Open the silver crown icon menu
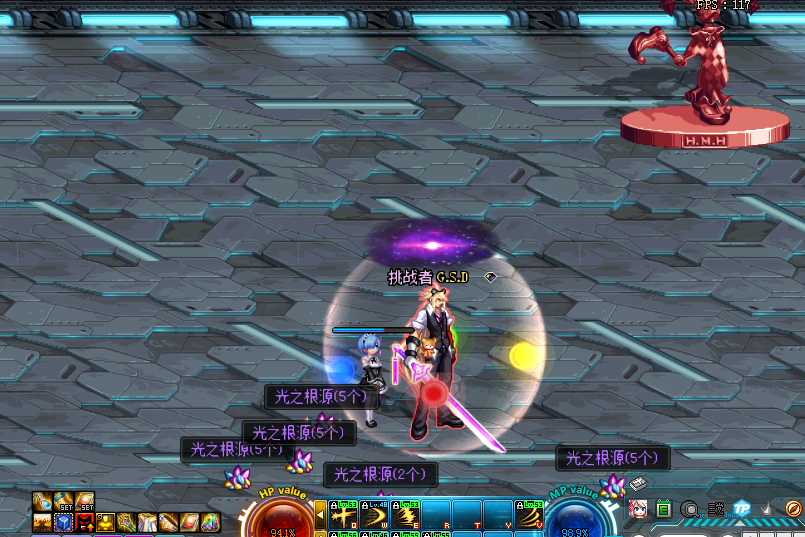This screenshot has height=537, width=805. pyautogui.click(x=766, y=509)
